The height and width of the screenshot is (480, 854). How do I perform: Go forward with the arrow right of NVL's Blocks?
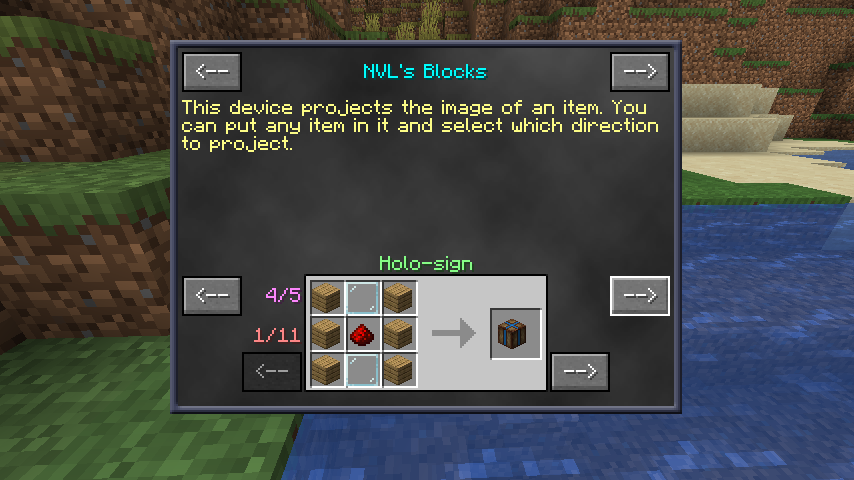coord(639,71)
